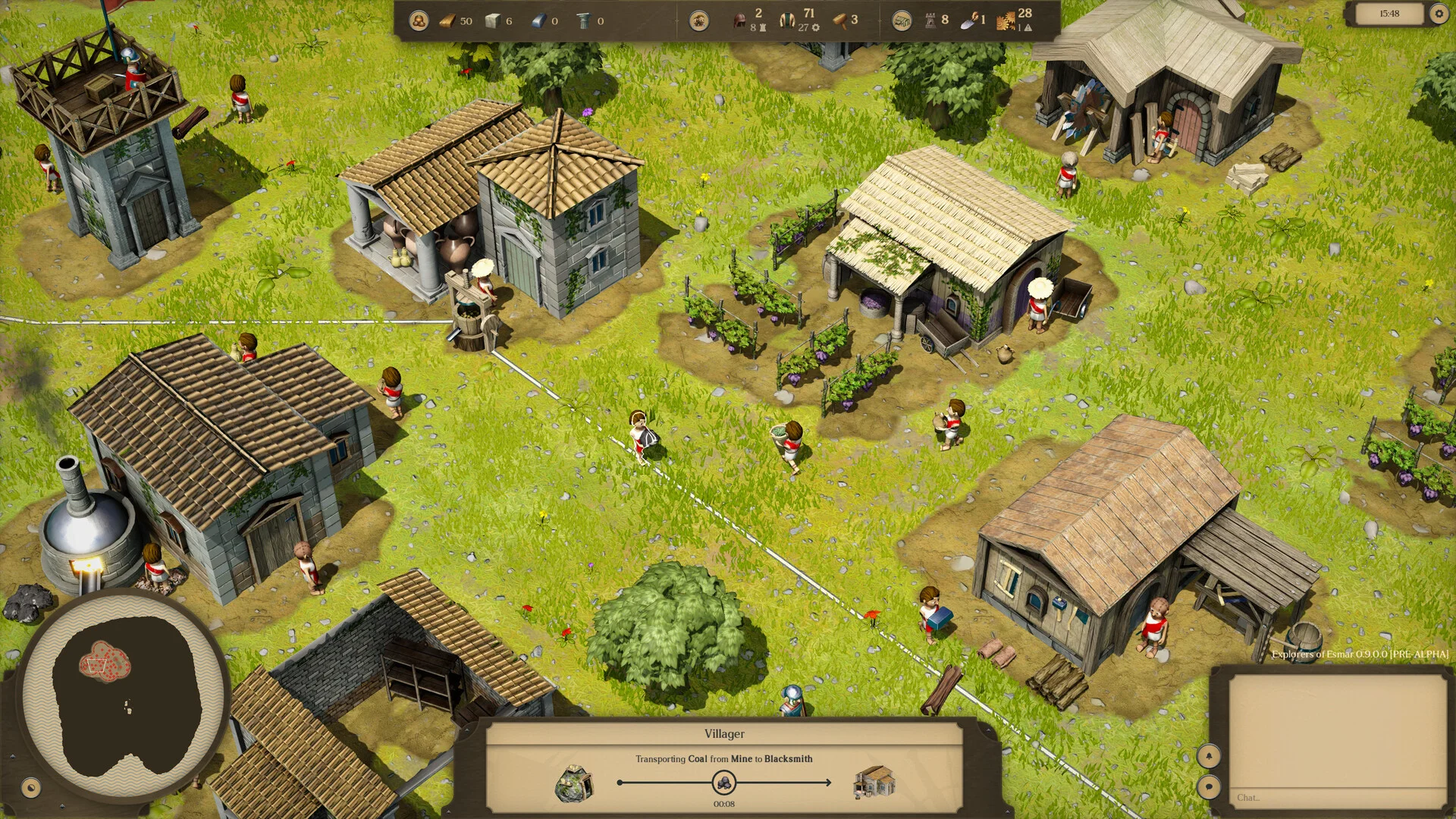
Task: Open the population overview round button
Action: point(698,20)
